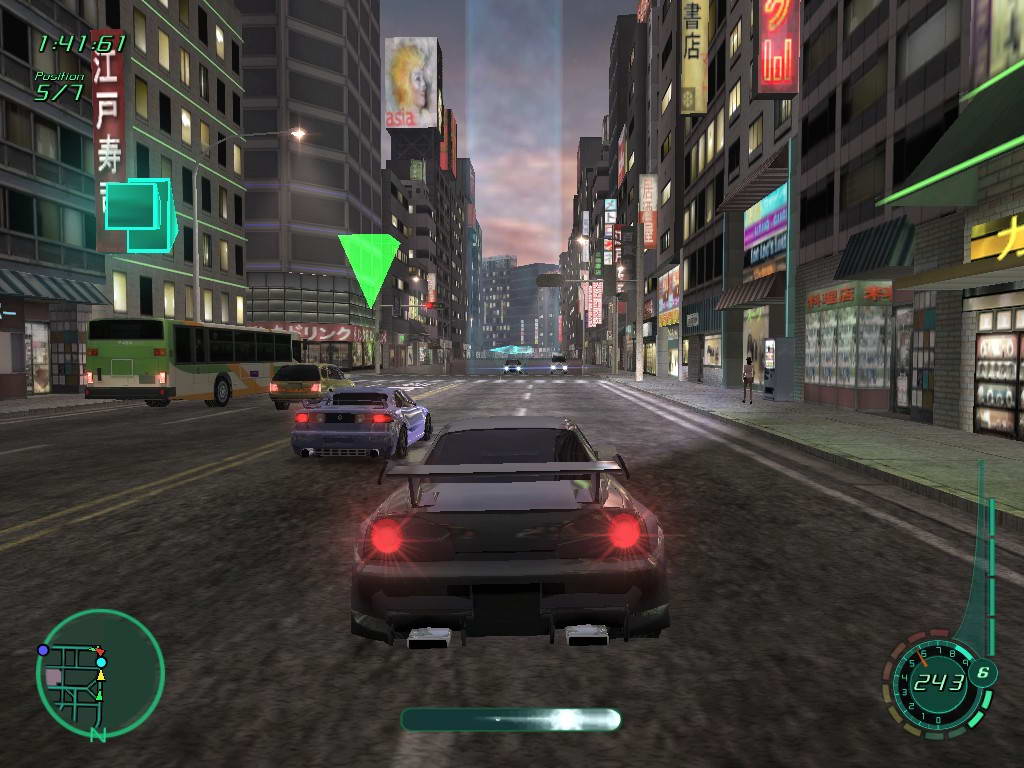Select the green checkpoint arrow marker
1024x768 pixels.
368,266
